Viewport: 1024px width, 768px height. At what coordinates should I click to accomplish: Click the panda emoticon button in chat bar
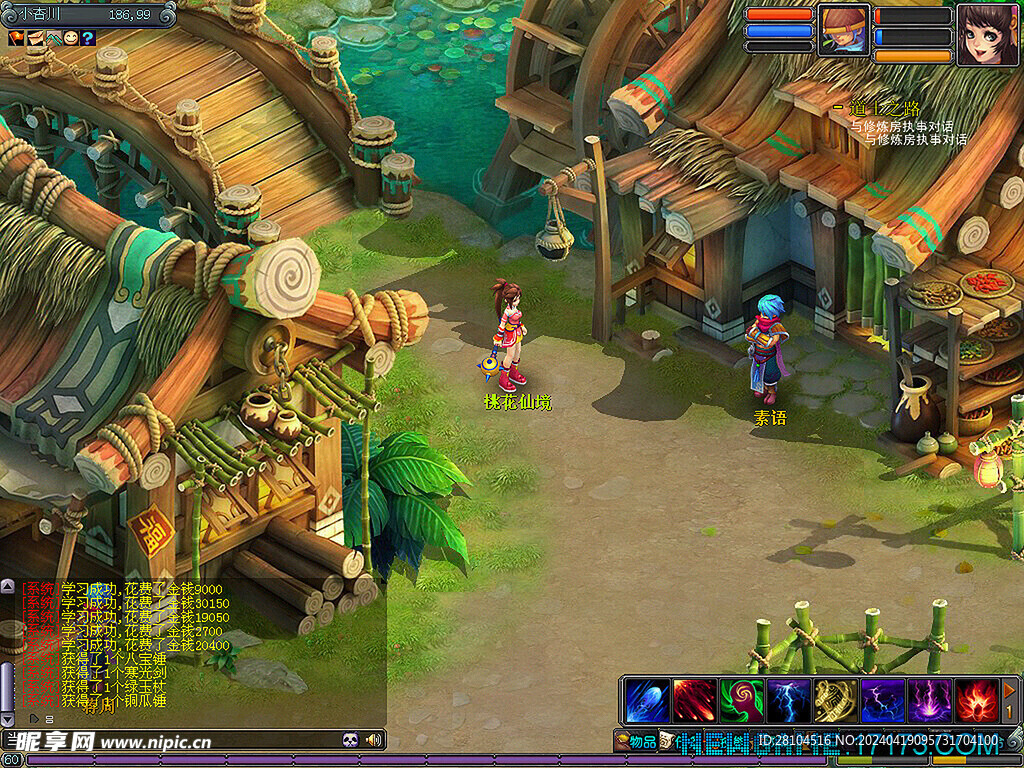tap(350, 740)
